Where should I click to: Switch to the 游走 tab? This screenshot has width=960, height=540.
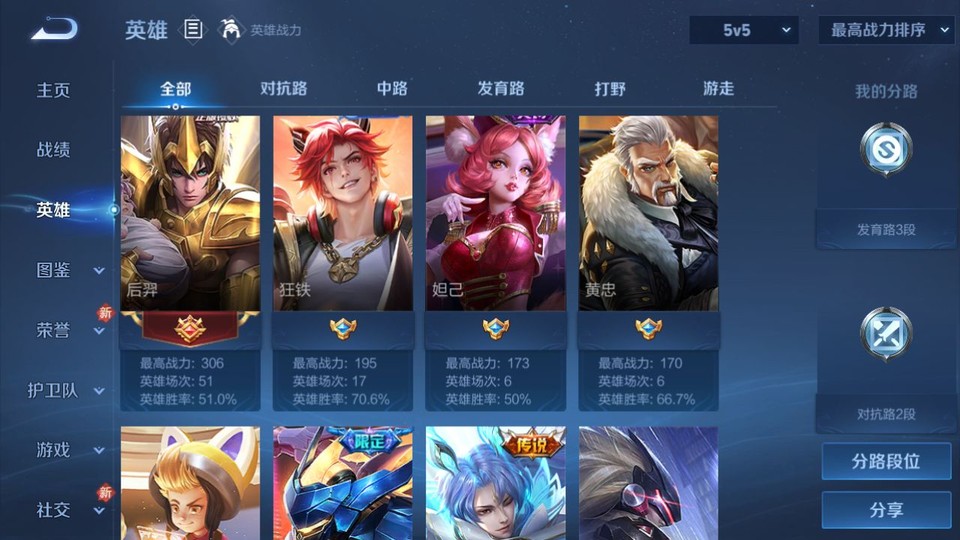pyautogui.click(x=718, y=89)
